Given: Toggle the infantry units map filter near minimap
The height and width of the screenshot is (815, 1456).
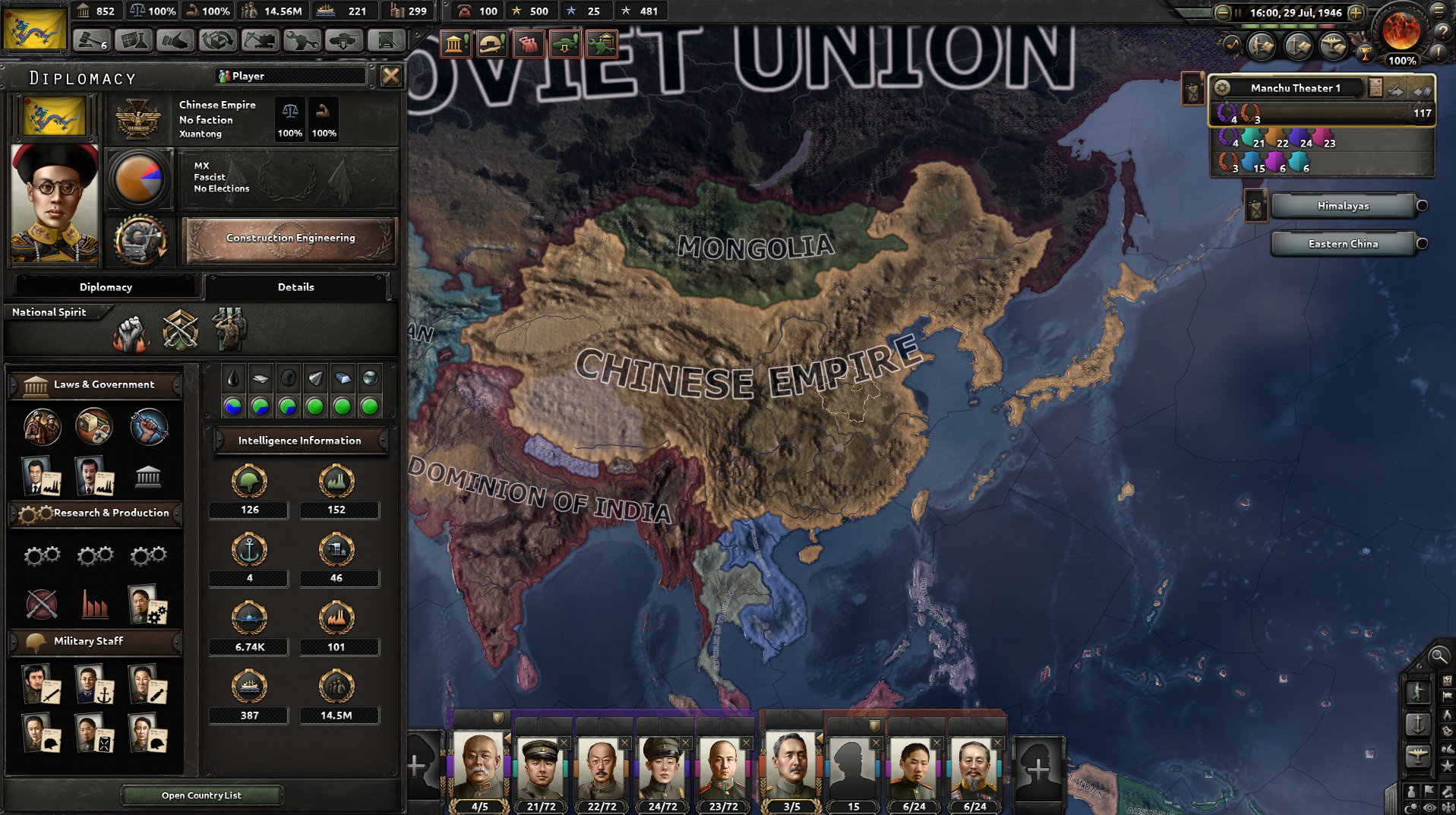Looking at the screenshot, I should point(1419,691).
